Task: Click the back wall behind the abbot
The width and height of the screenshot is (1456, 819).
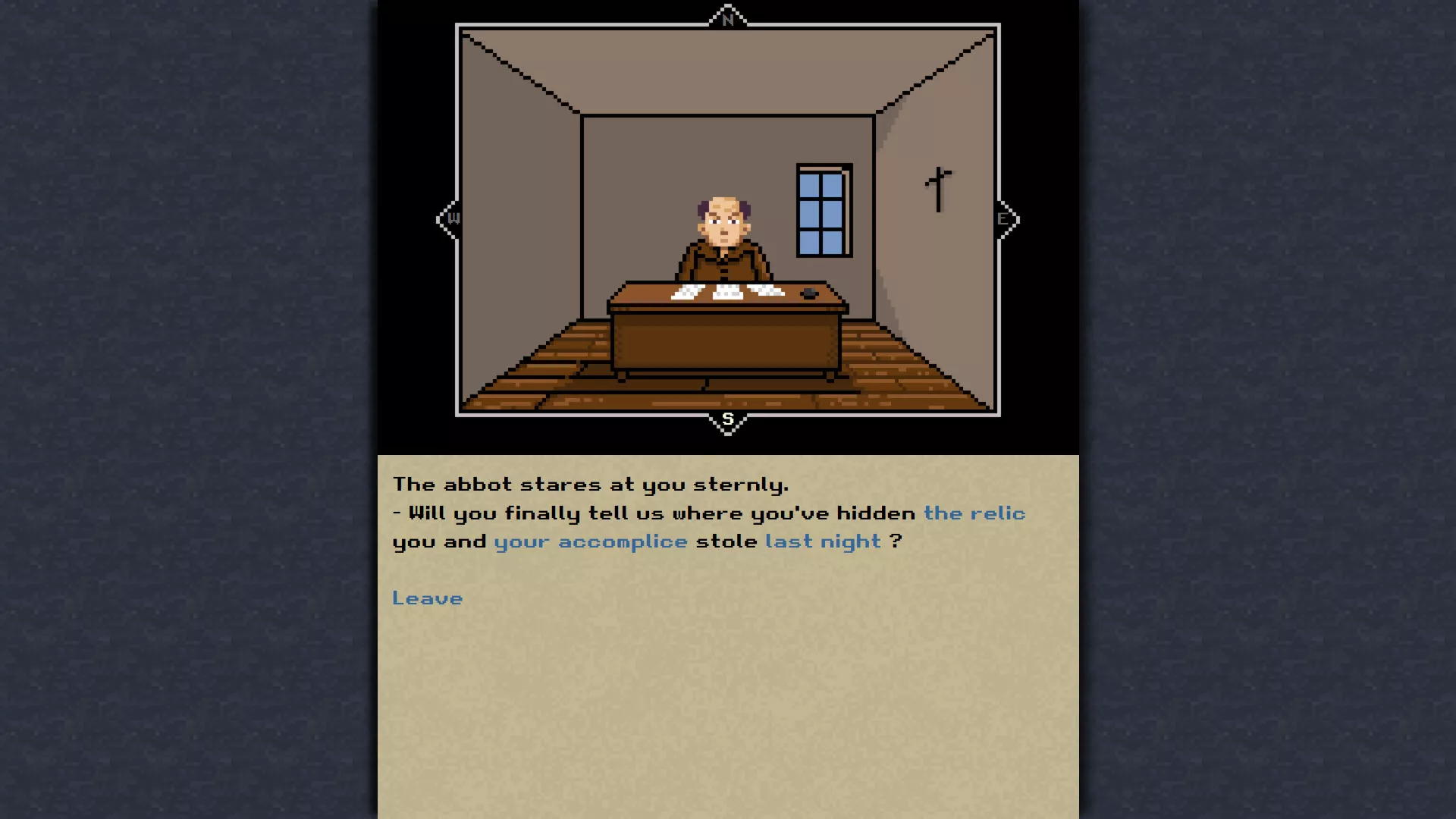Action: [x=645, y=167]
